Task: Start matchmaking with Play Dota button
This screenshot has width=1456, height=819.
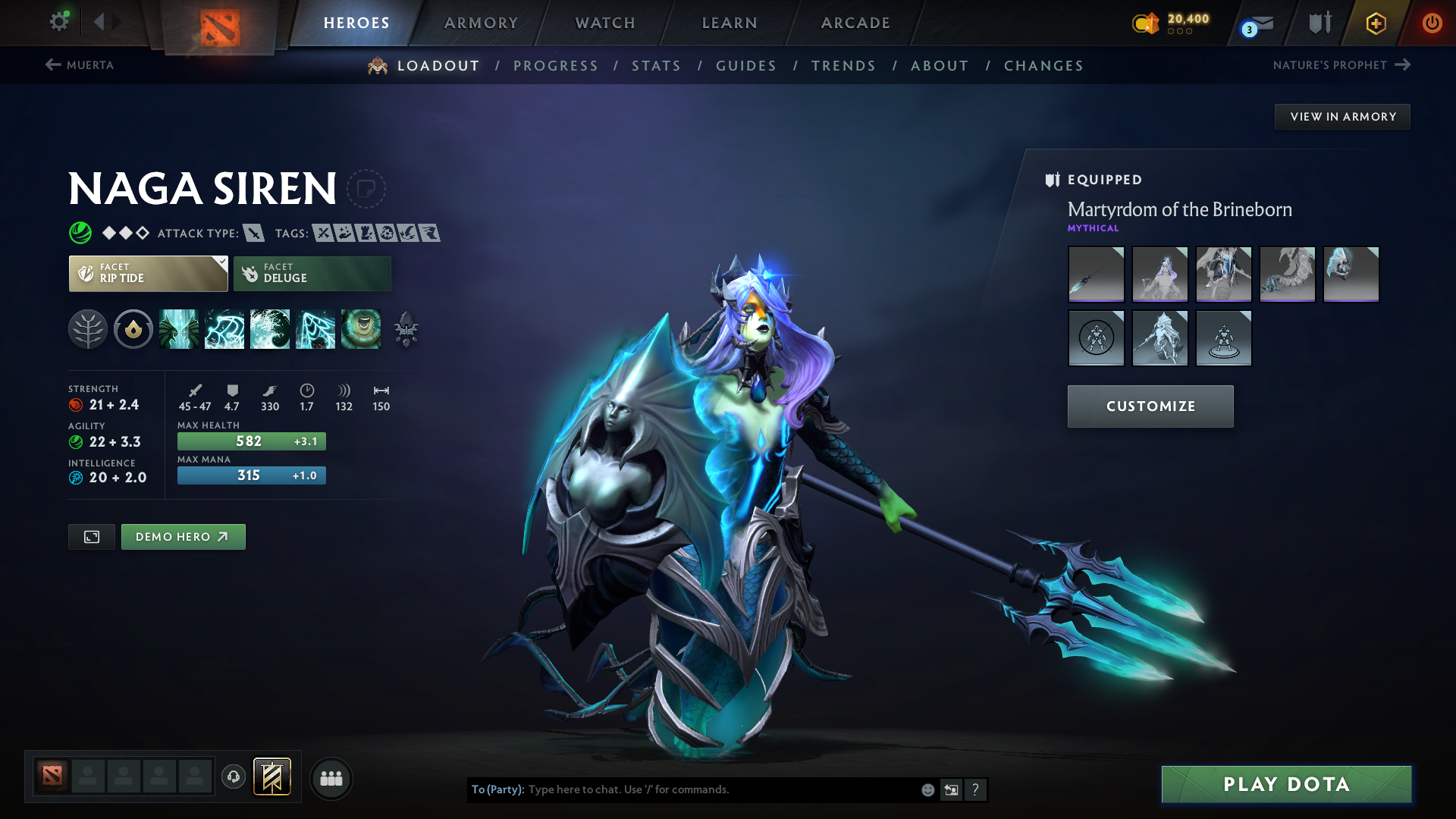Action: (x=1286, y=784)
